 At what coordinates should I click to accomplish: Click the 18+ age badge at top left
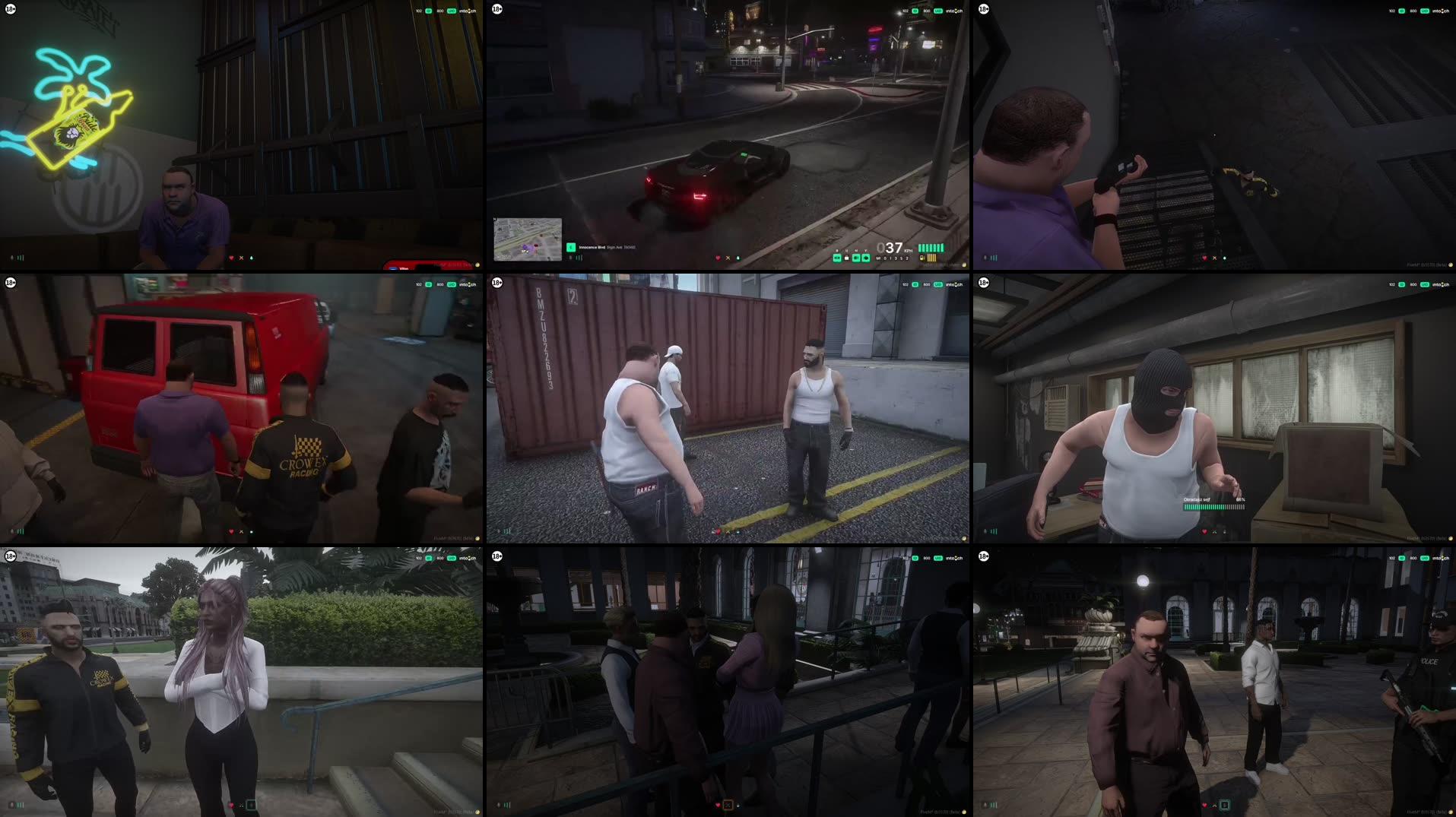click(x=11, y=9)
